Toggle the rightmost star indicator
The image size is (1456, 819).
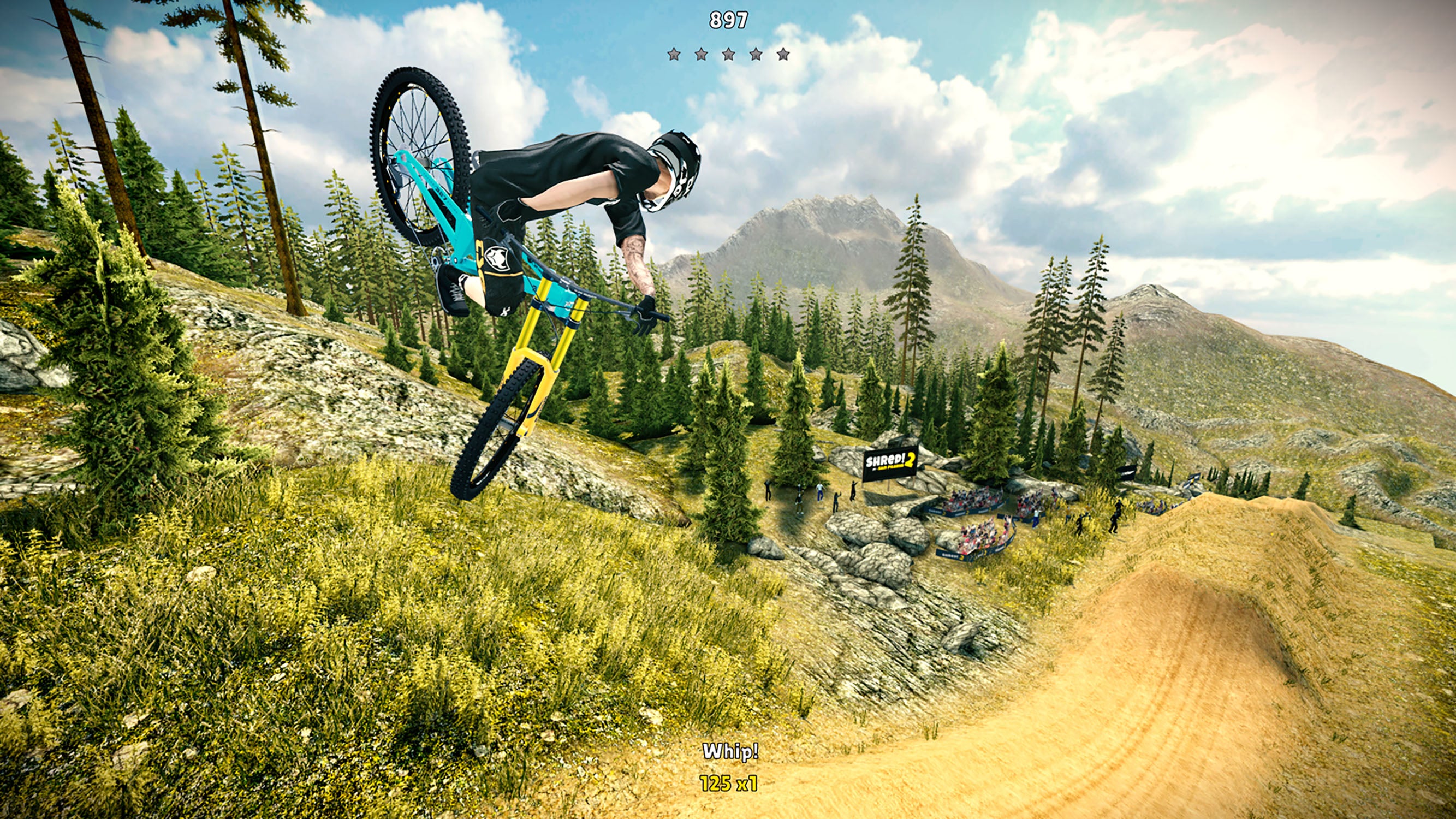coord(785,55)
